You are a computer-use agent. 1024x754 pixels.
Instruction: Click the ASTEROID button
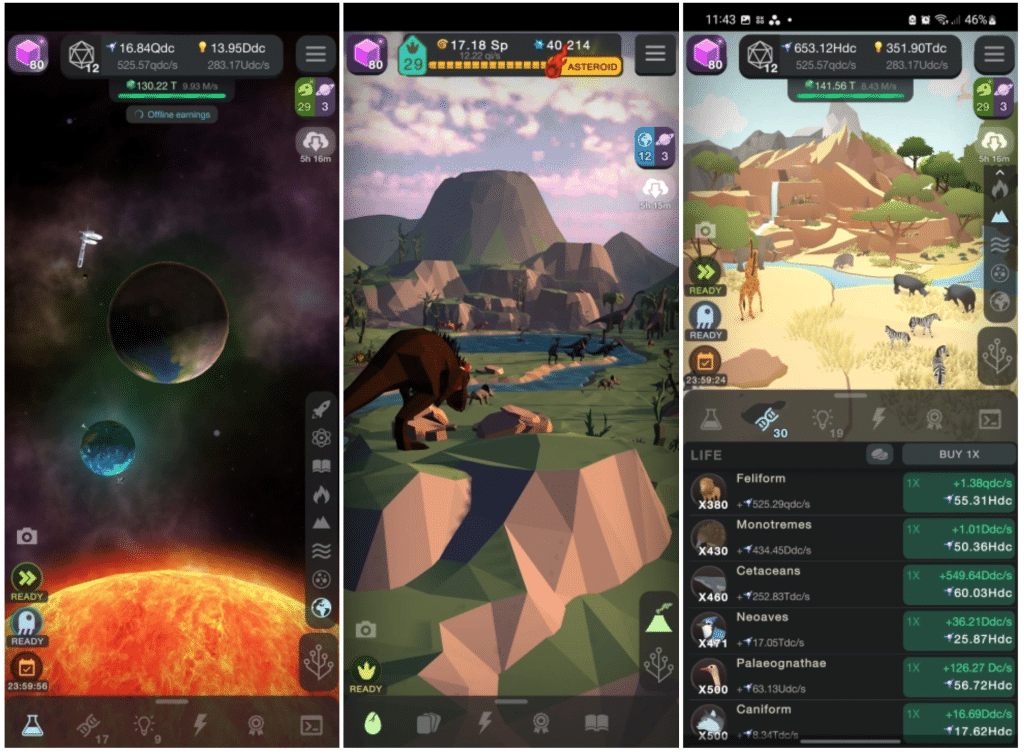tap(589, 67)
